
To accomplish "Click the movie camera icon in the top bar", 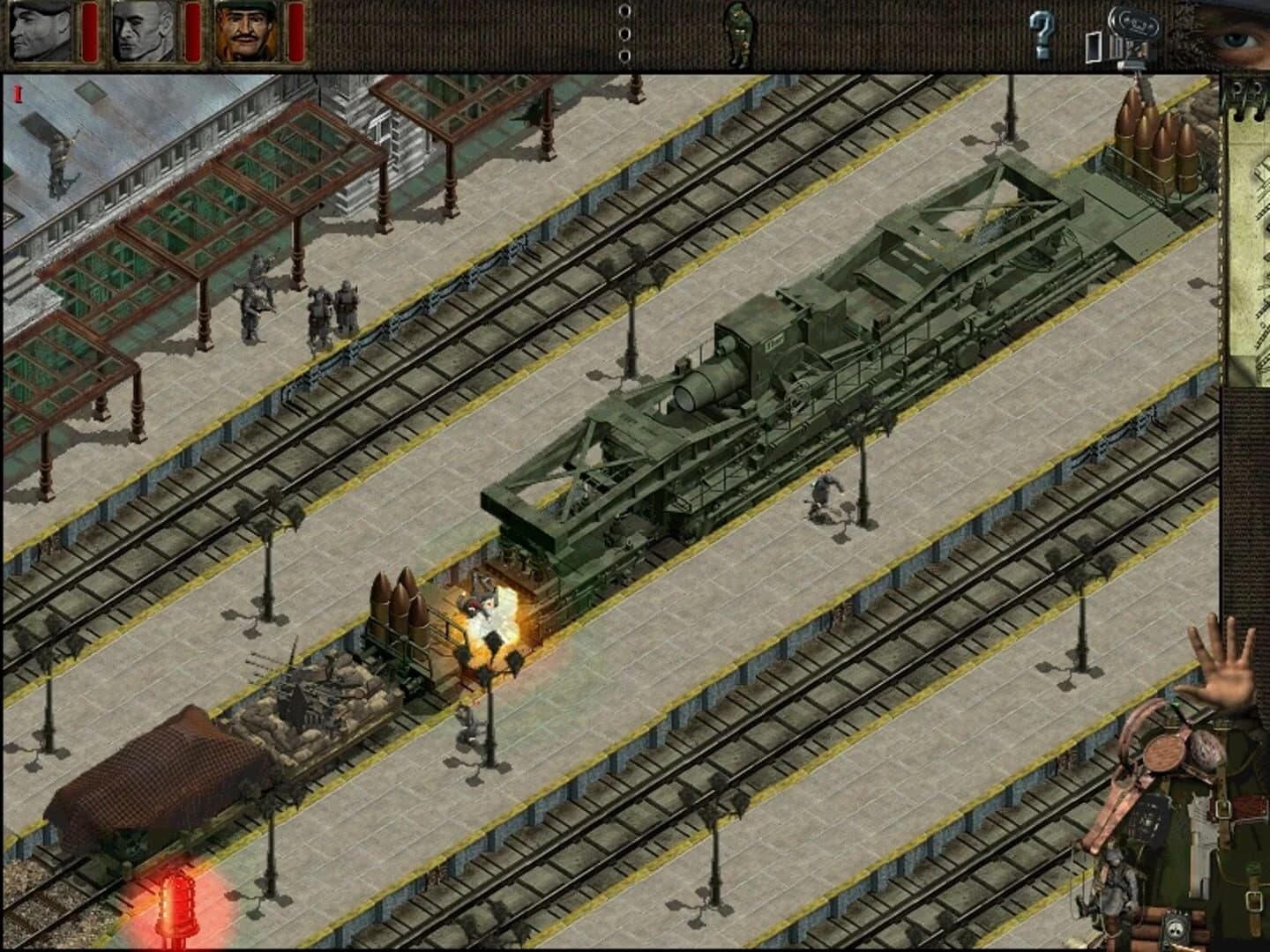I will coord(1132,31).
